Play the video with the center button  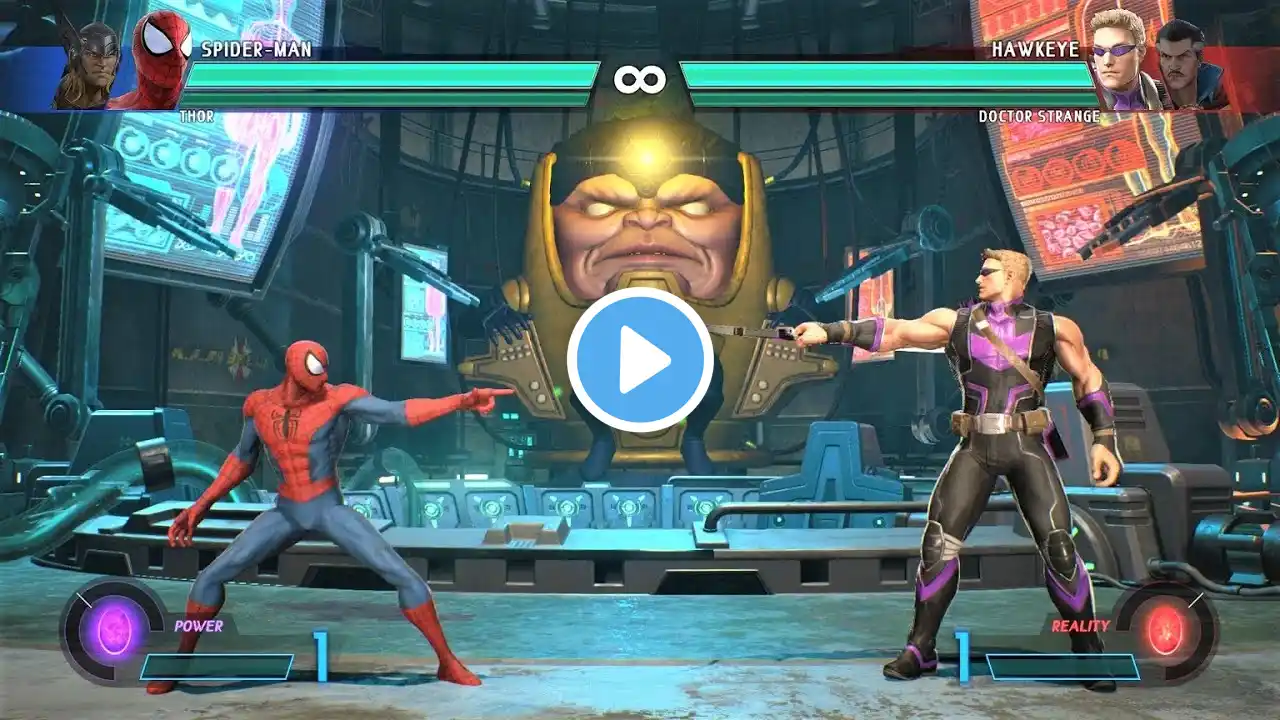[x=640, y=360]
